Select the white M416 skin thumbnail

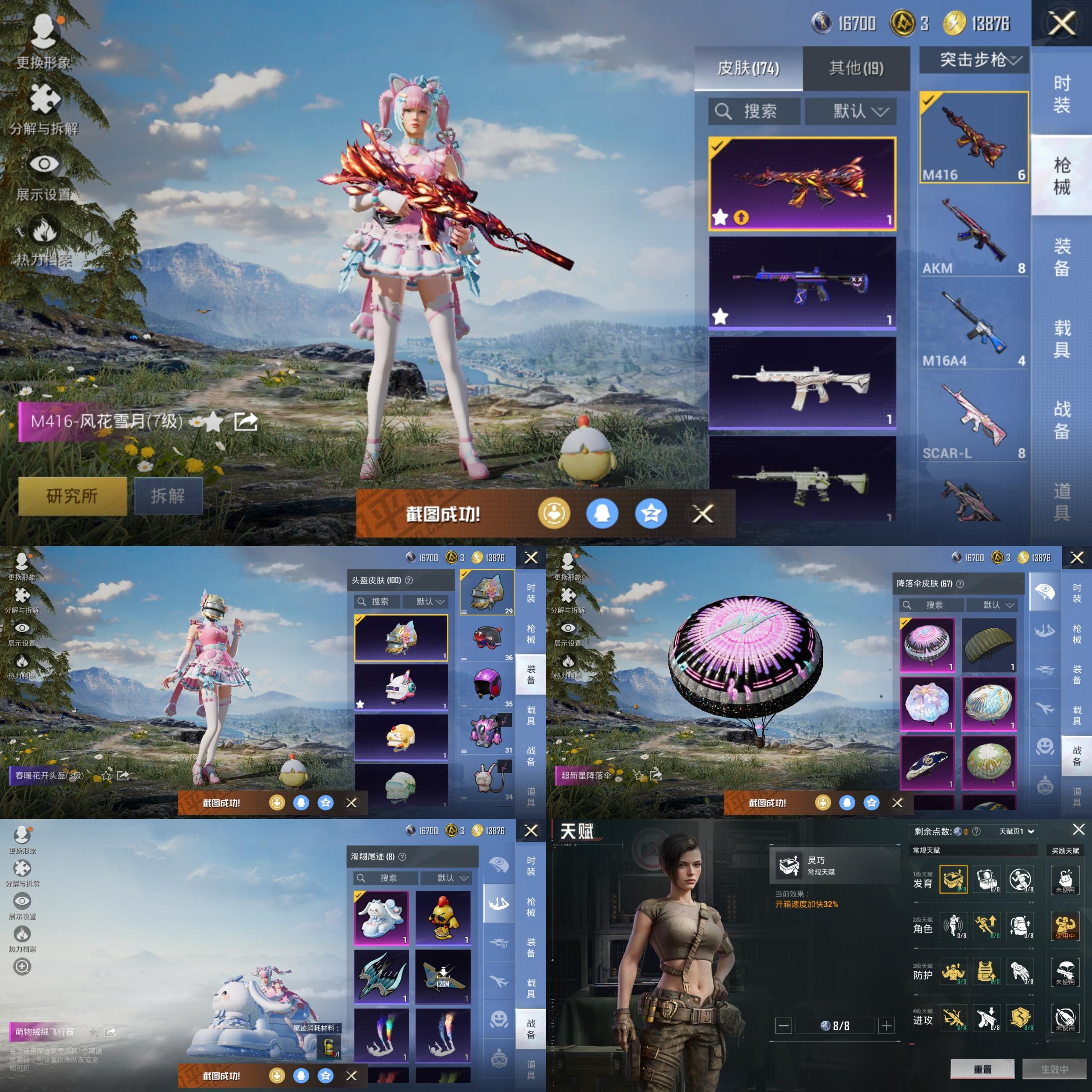[x=802, y=383]
